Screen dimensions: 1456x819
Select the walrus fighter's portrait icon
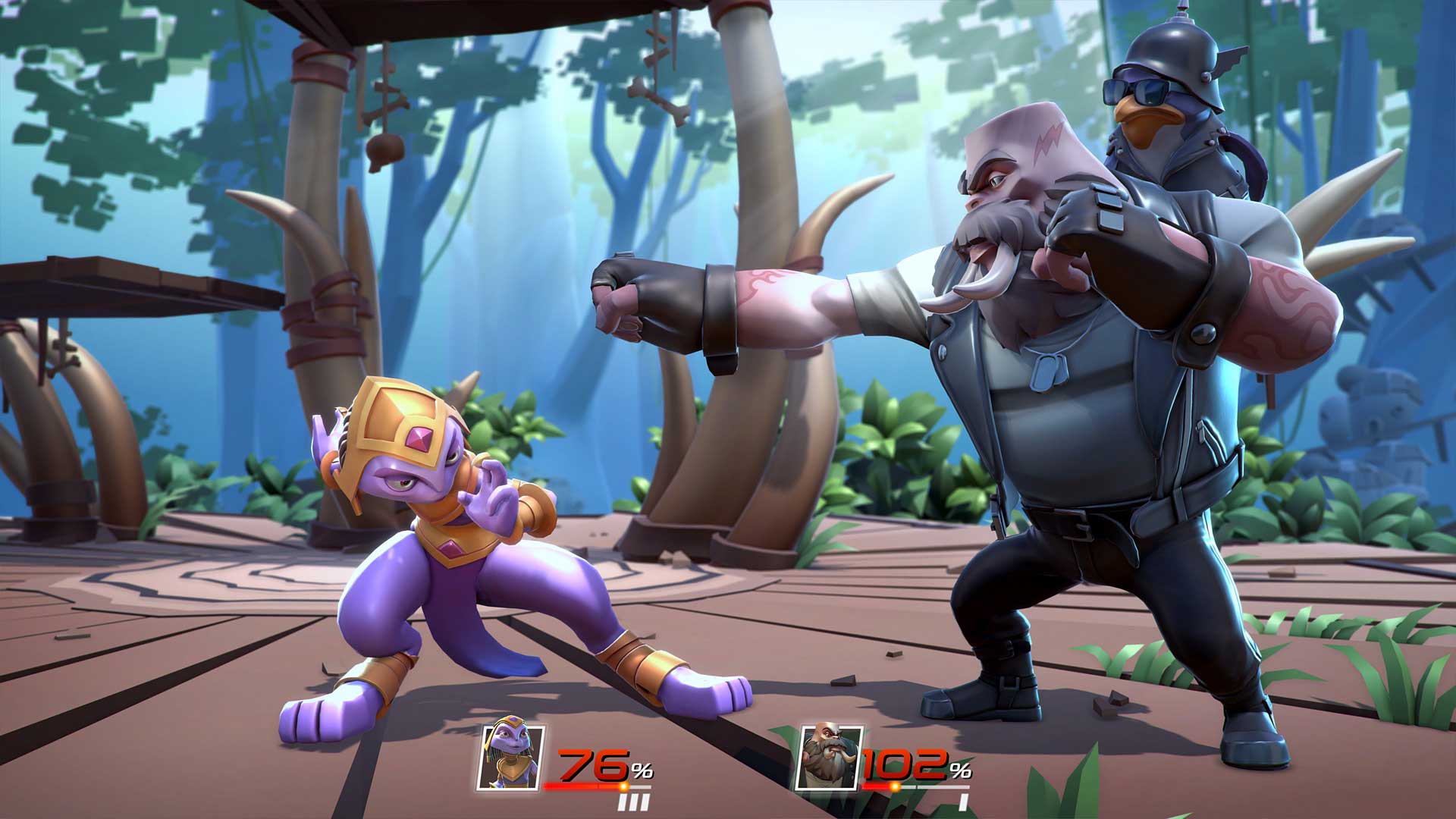tap(830, 756)
